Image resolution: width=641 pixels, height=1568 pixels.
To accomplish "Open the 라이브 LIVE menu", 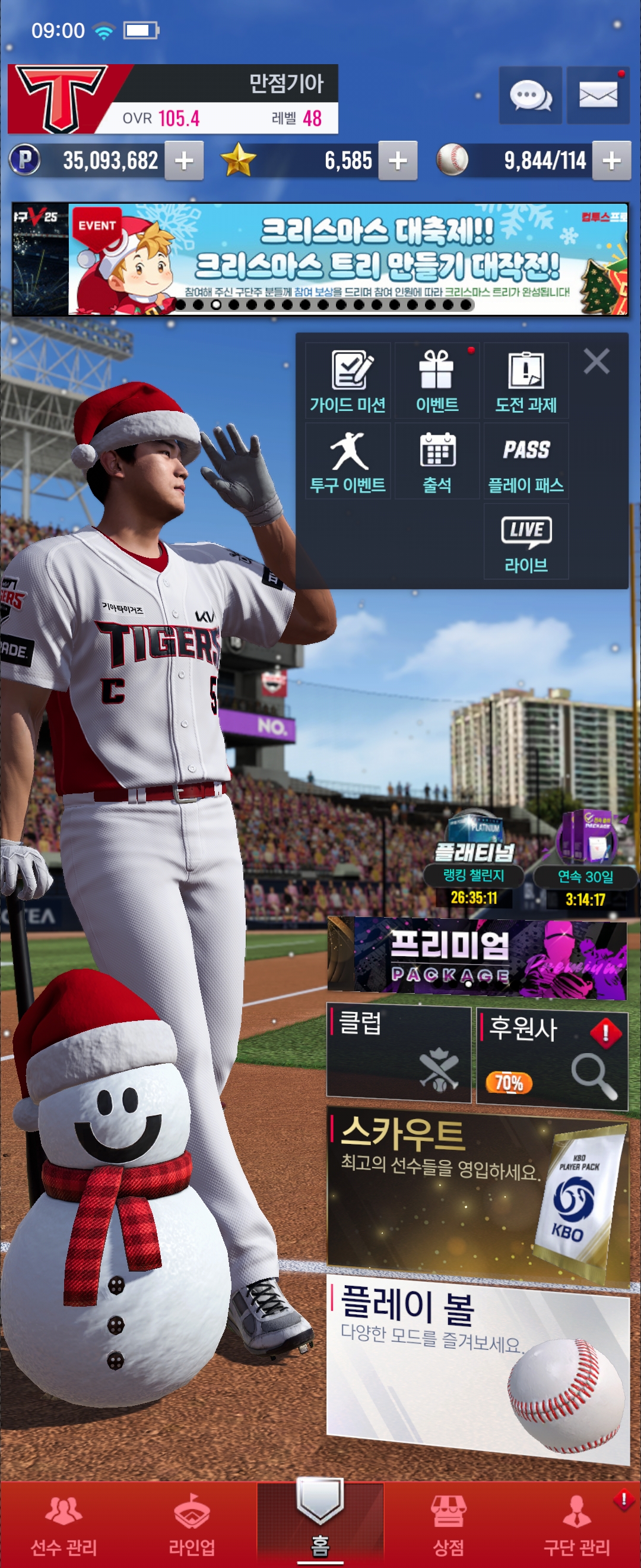I will click(526, 541).
